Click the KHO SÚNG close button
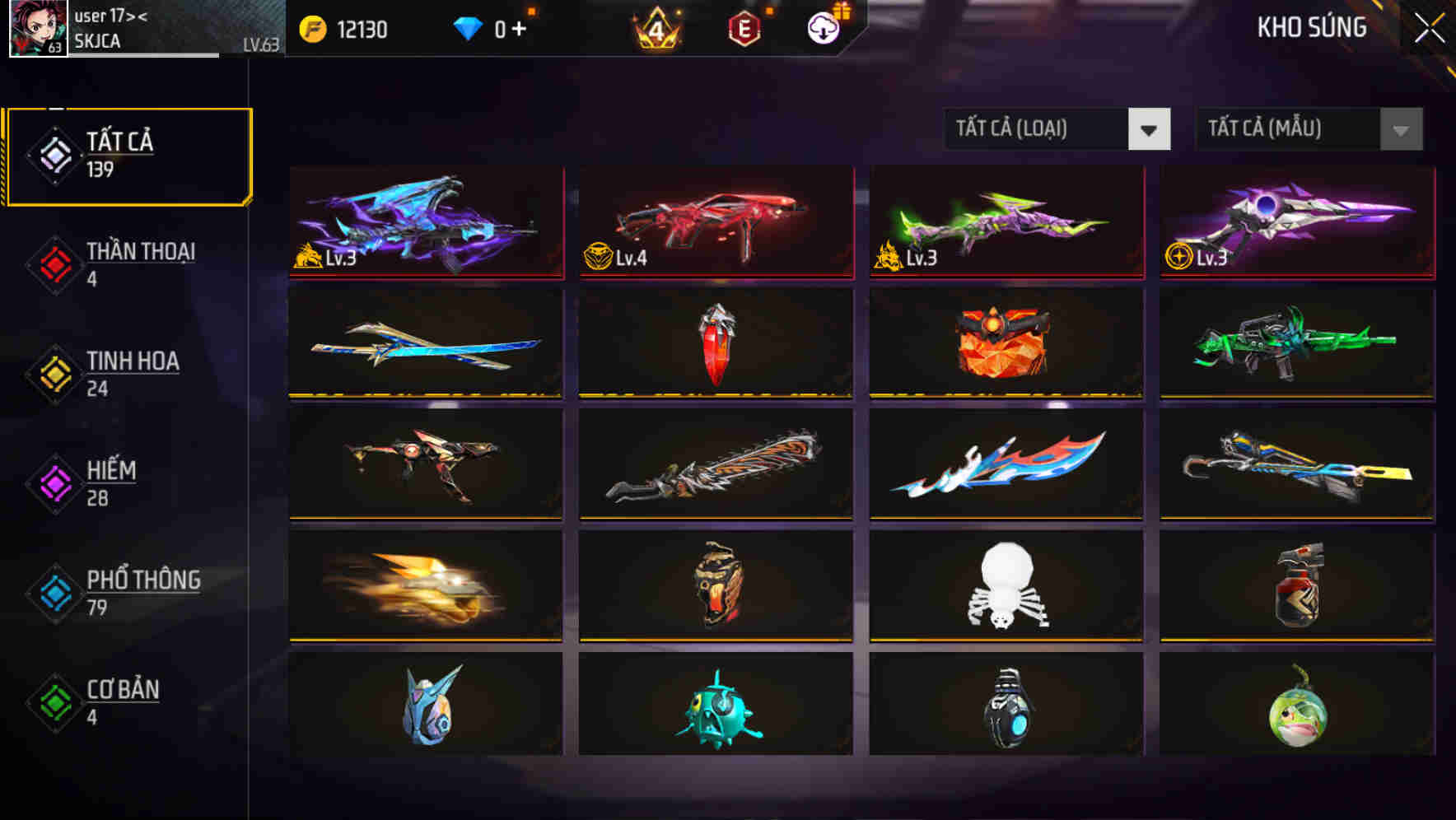 1430,26
